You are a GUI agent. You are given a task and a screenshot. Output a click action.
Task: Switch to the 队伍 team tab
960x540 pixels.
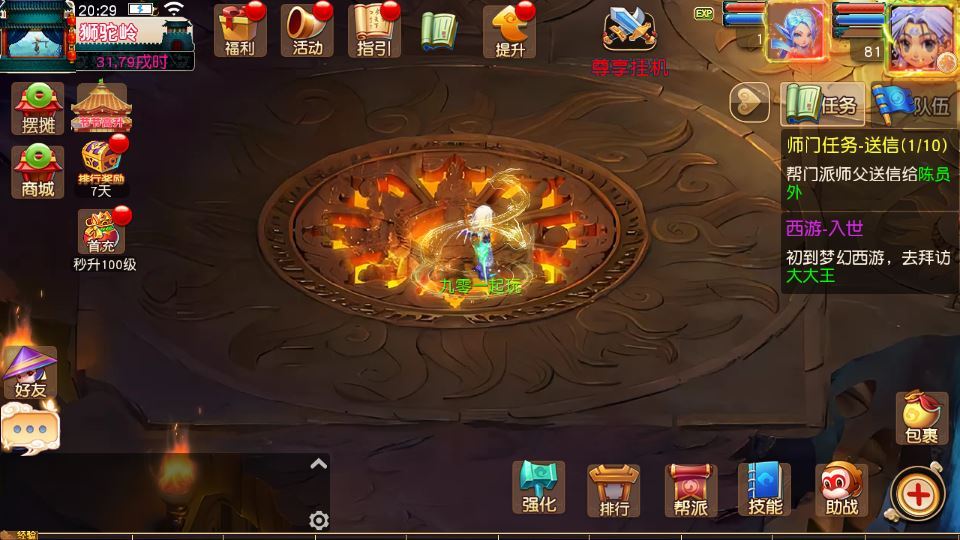tap(912, 103)
